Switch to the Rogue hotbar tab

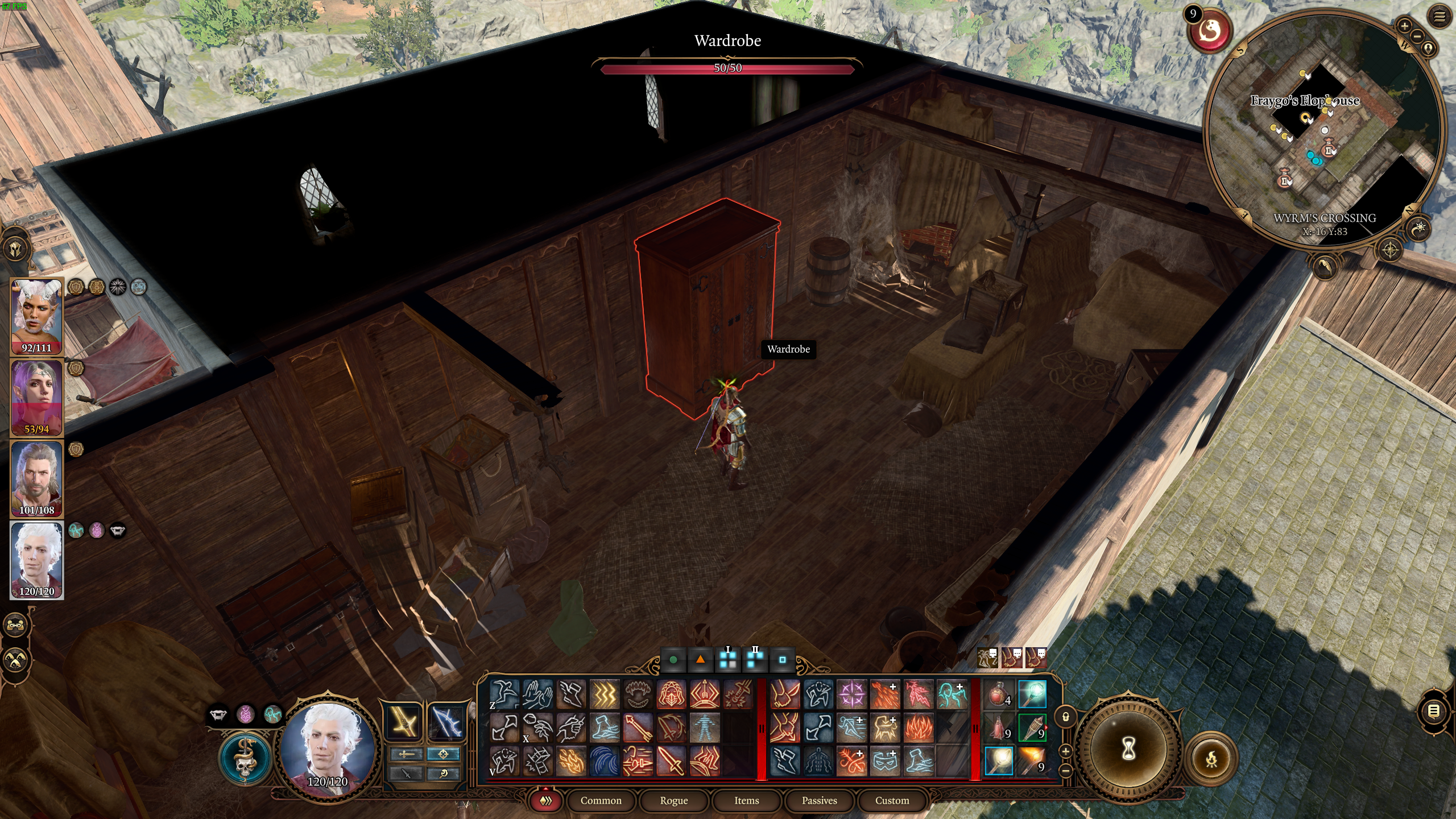click(675, 800)
